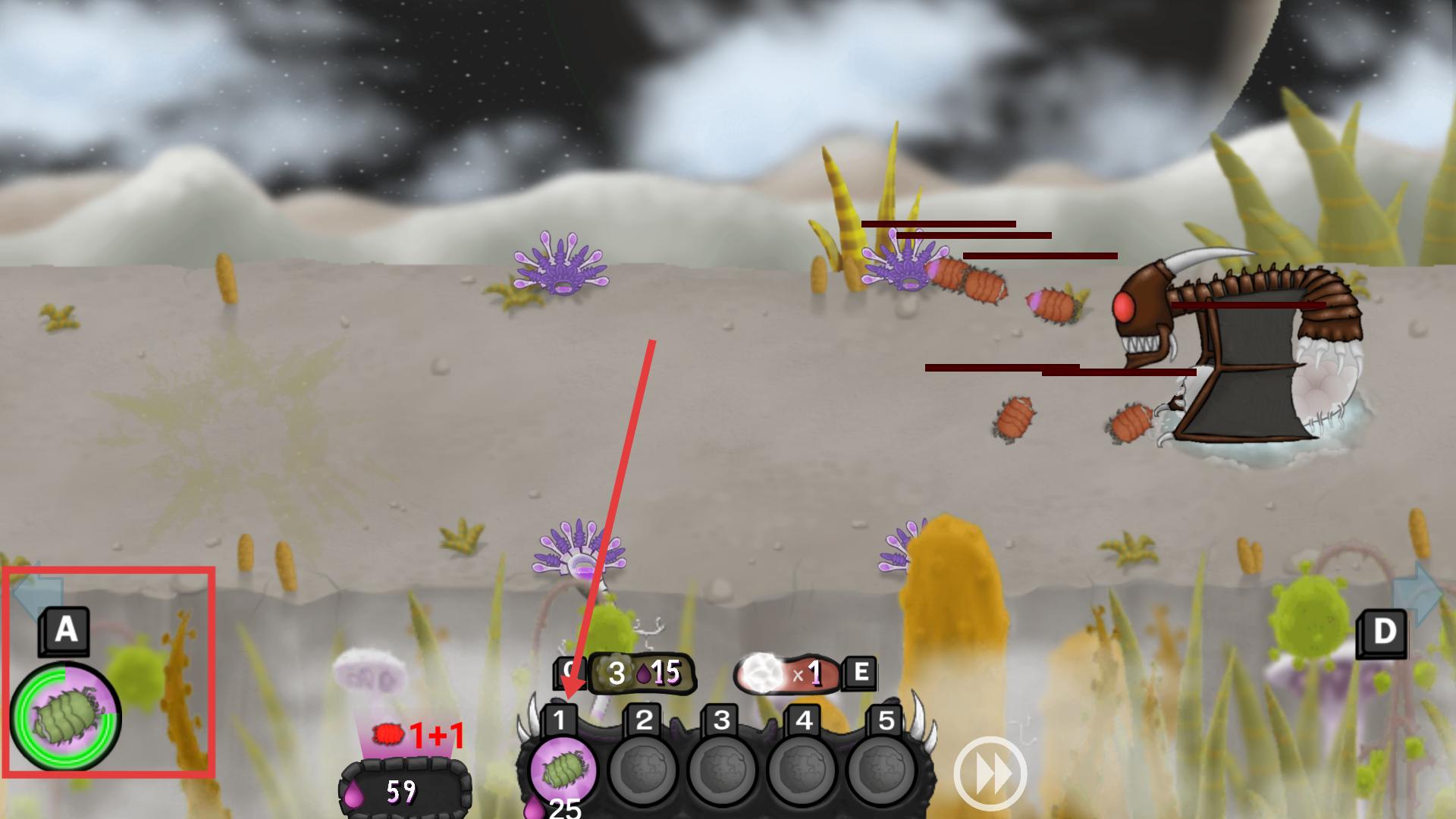1456x819 pixels.
Task: Select the green bug unit in slot 1
Action: pyautogui.click(x=563, y=769)
